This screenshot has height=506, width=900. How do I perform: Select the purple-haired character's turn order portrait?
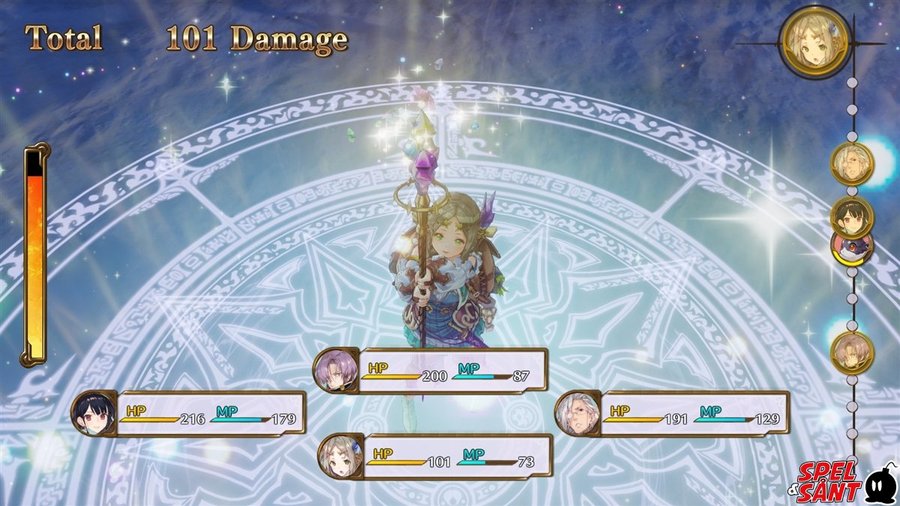[852, 352]
